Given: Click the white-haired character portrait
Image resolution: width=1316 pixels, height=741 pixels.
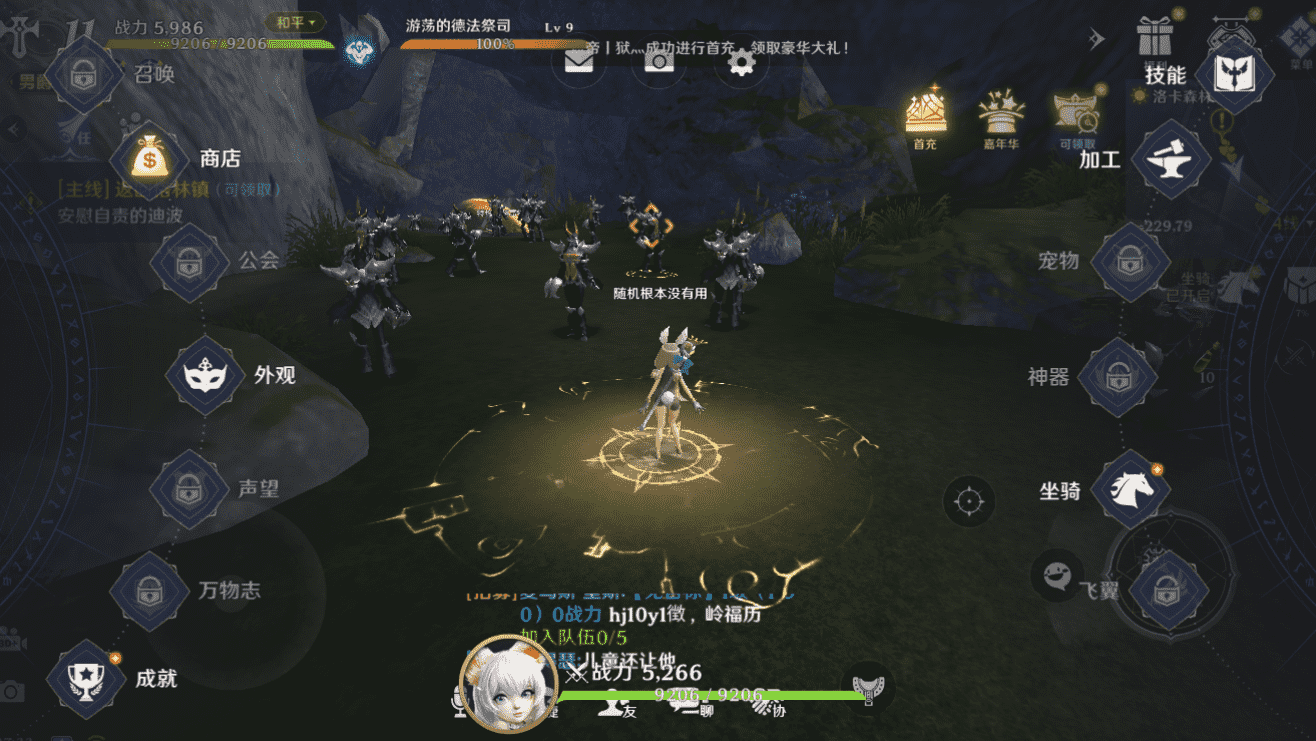Looking at the screenshot, I should pos(507,685).
